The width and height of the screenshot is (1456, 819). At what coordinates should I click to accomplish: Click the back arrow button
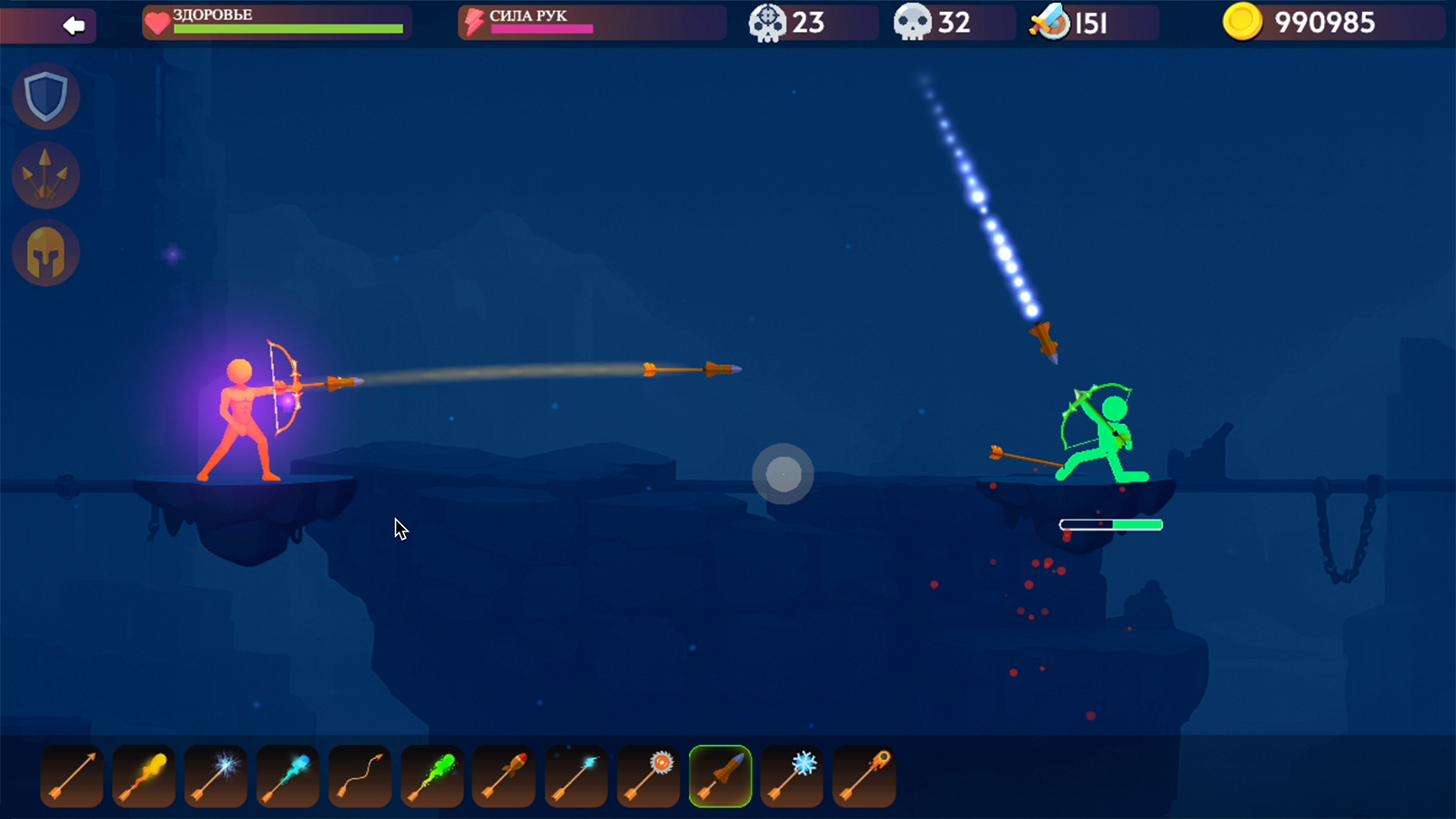point(73,24)
